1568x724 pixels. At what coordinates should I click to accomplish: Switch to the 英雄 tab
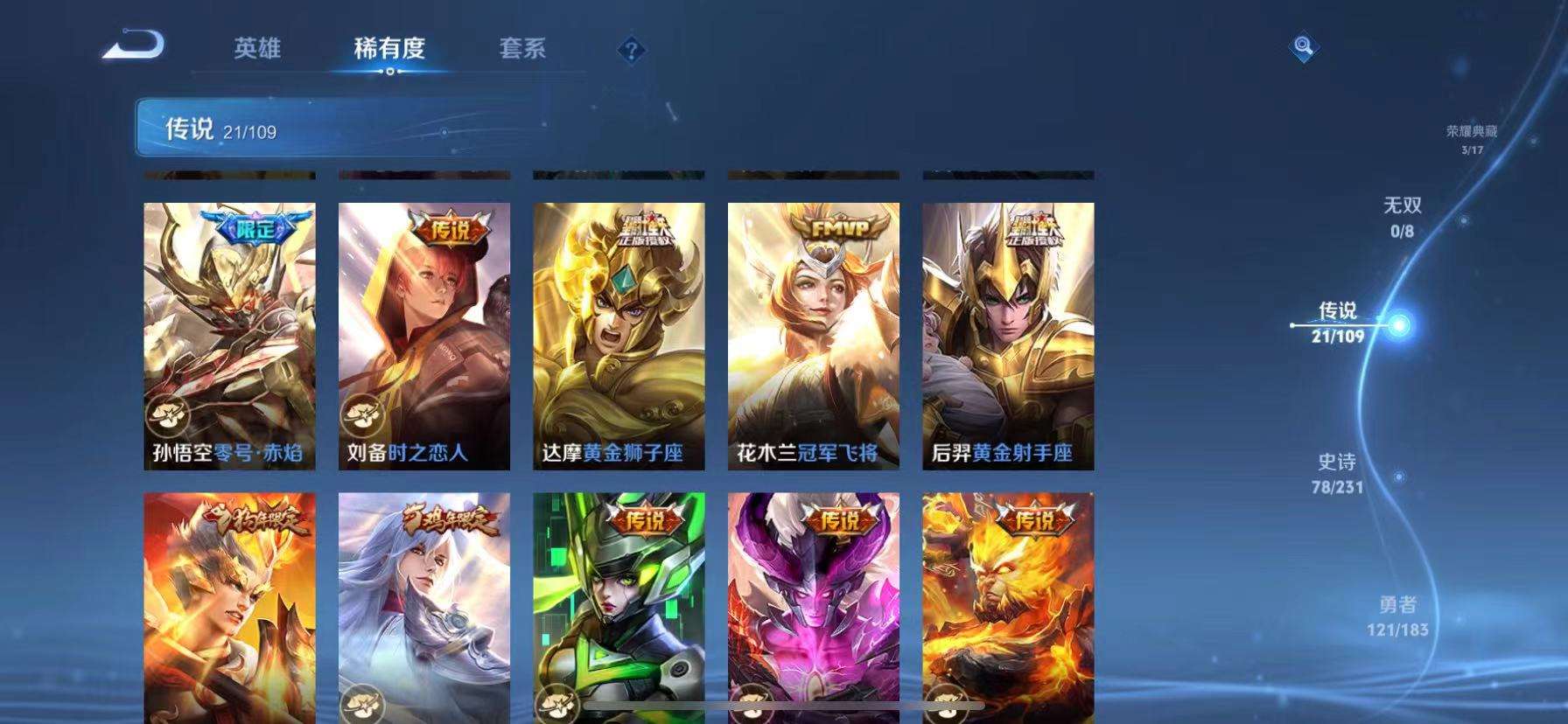coord(256,50)
